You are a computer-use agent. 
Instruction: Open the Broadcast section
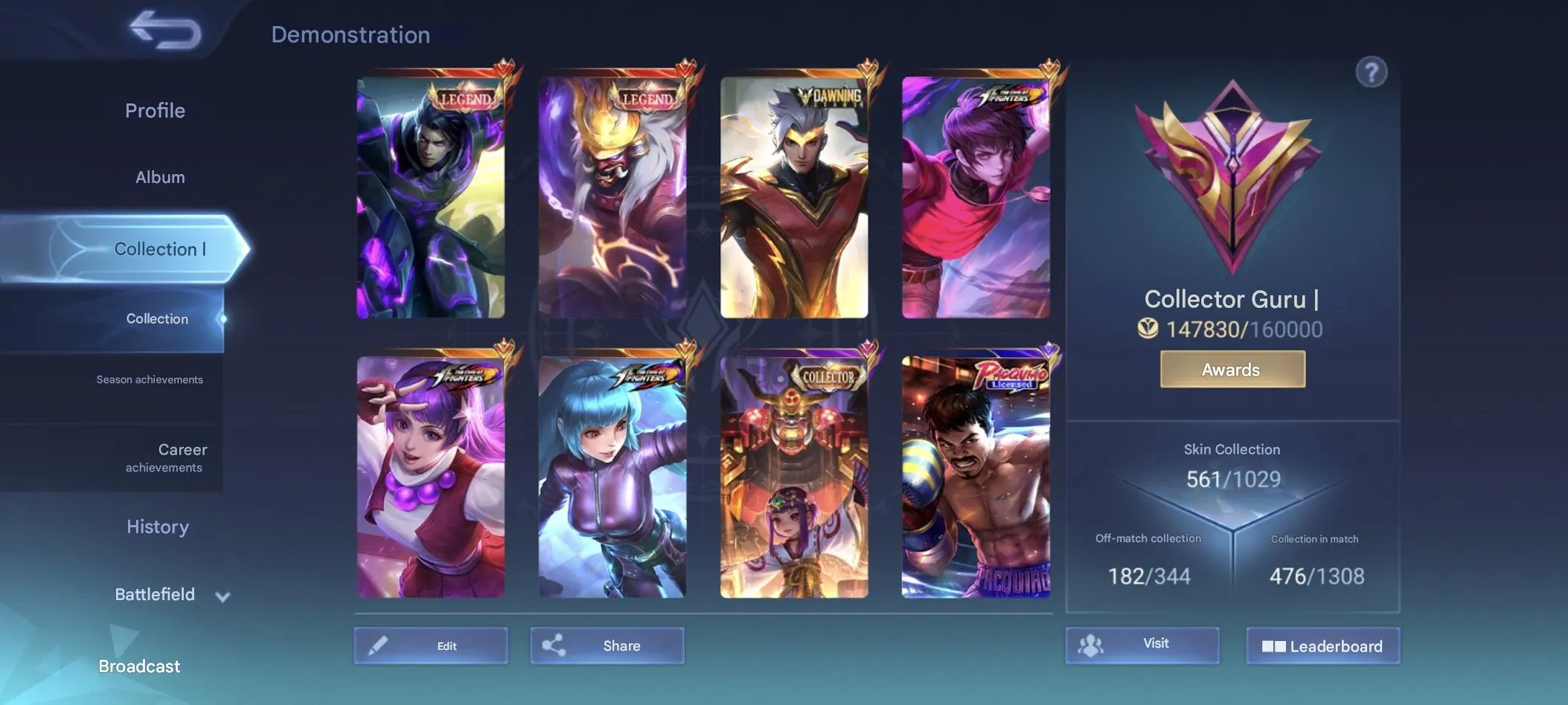pyautogui.click(x=138, y=666)
